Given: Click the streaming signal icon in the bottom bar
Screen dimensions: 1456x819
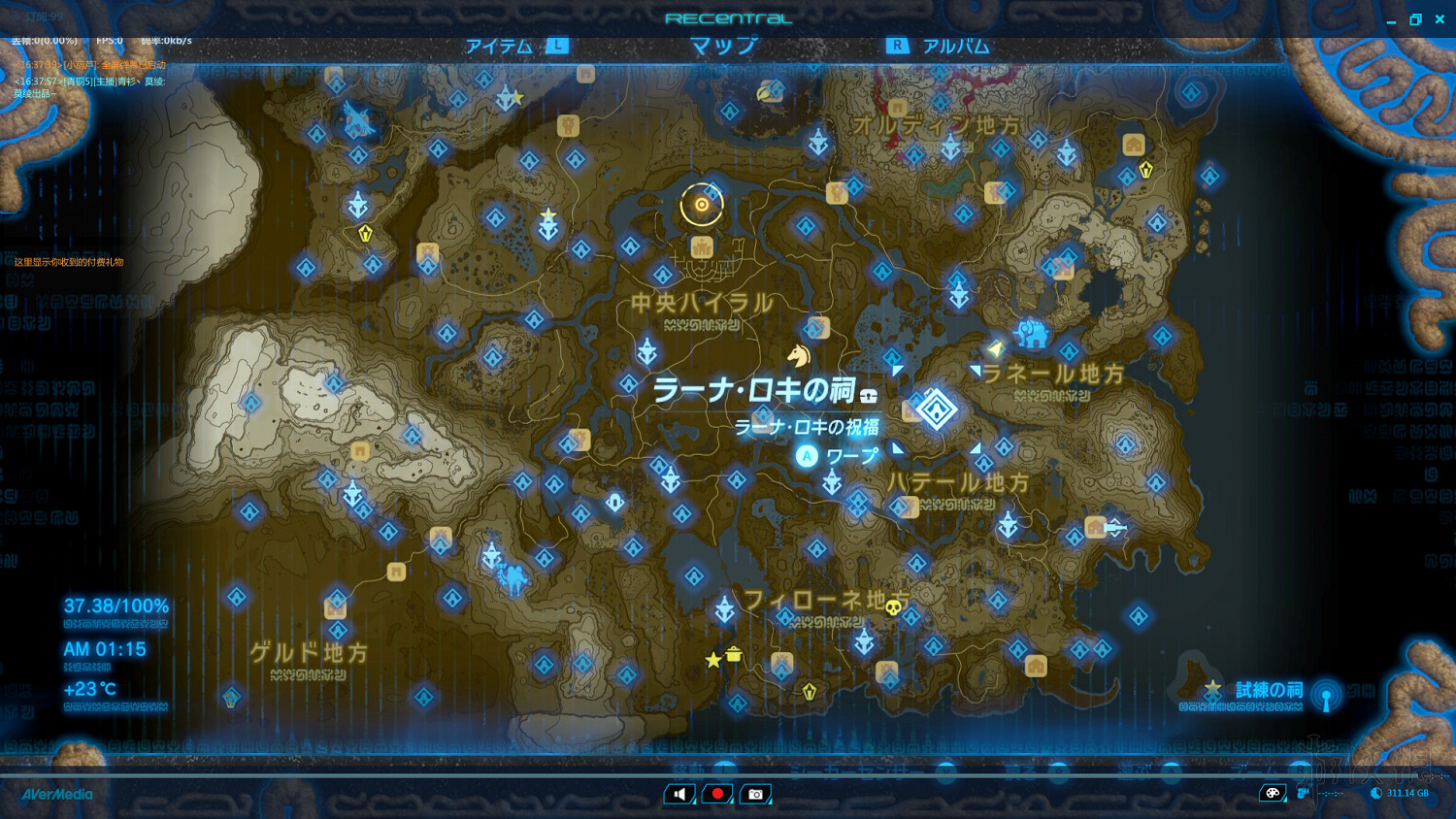Looking at the screenshot, I should click(1303, 793).
